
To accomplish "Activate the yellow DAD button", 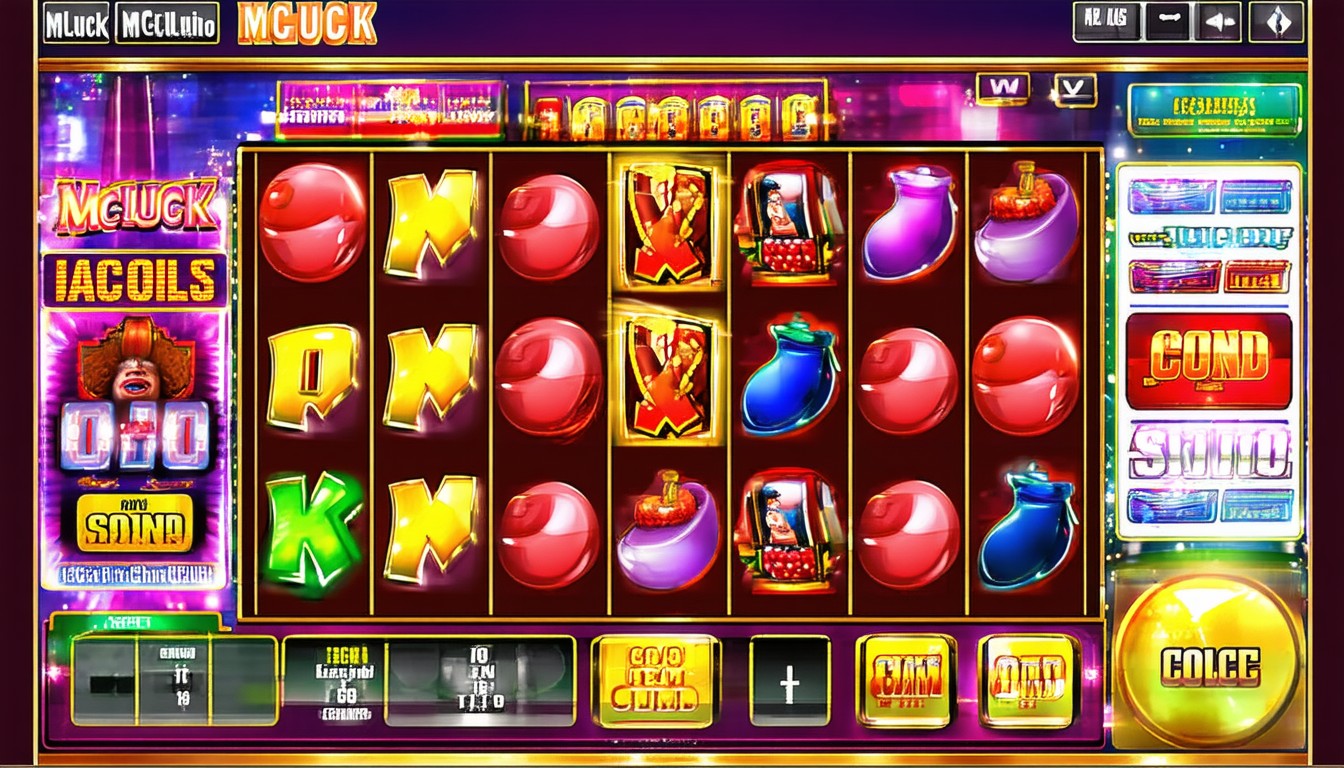I will tap(1028, 681).
